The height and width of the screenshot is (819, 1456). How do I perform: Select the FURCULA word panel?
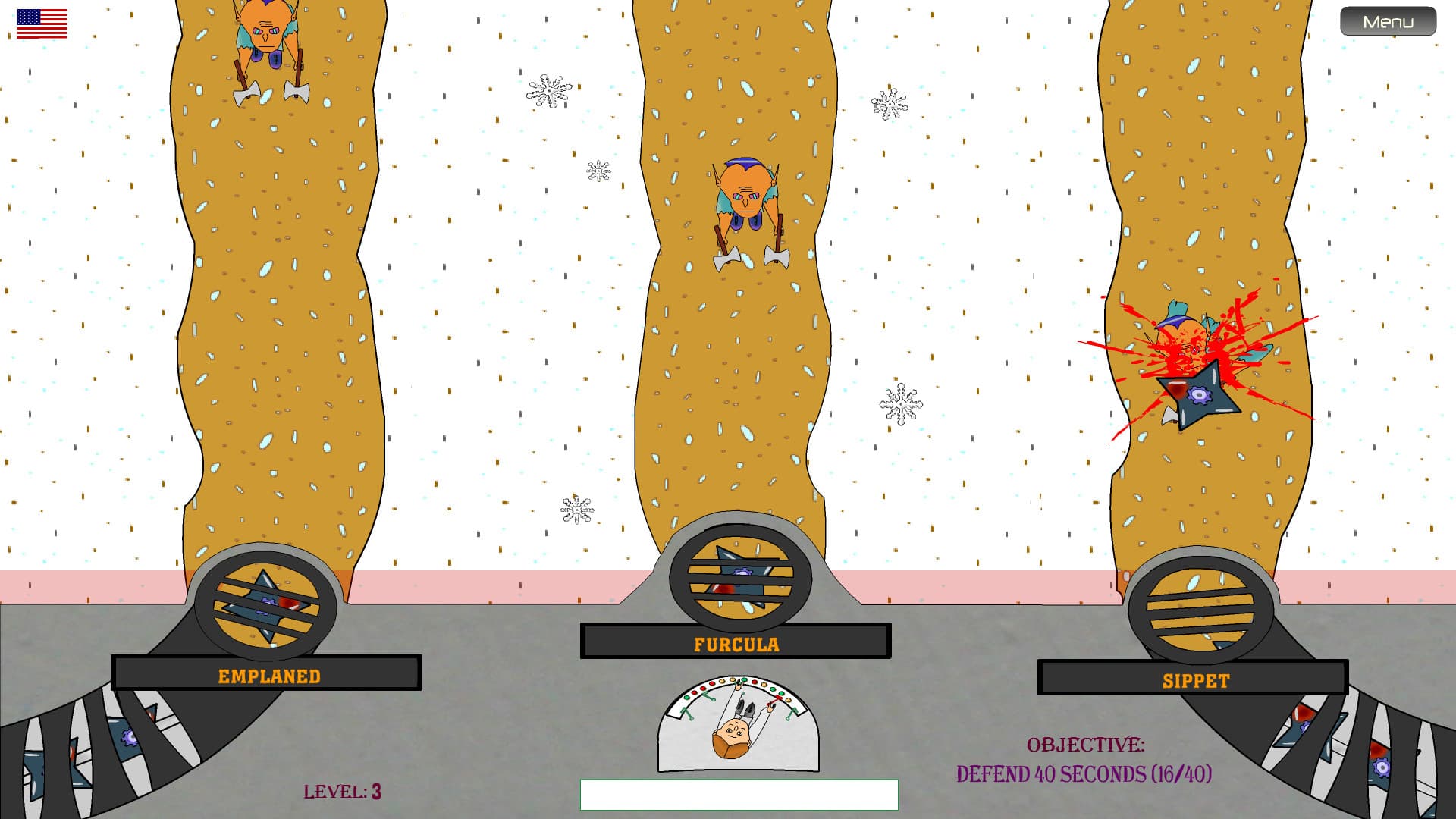[x=736, y=642]
